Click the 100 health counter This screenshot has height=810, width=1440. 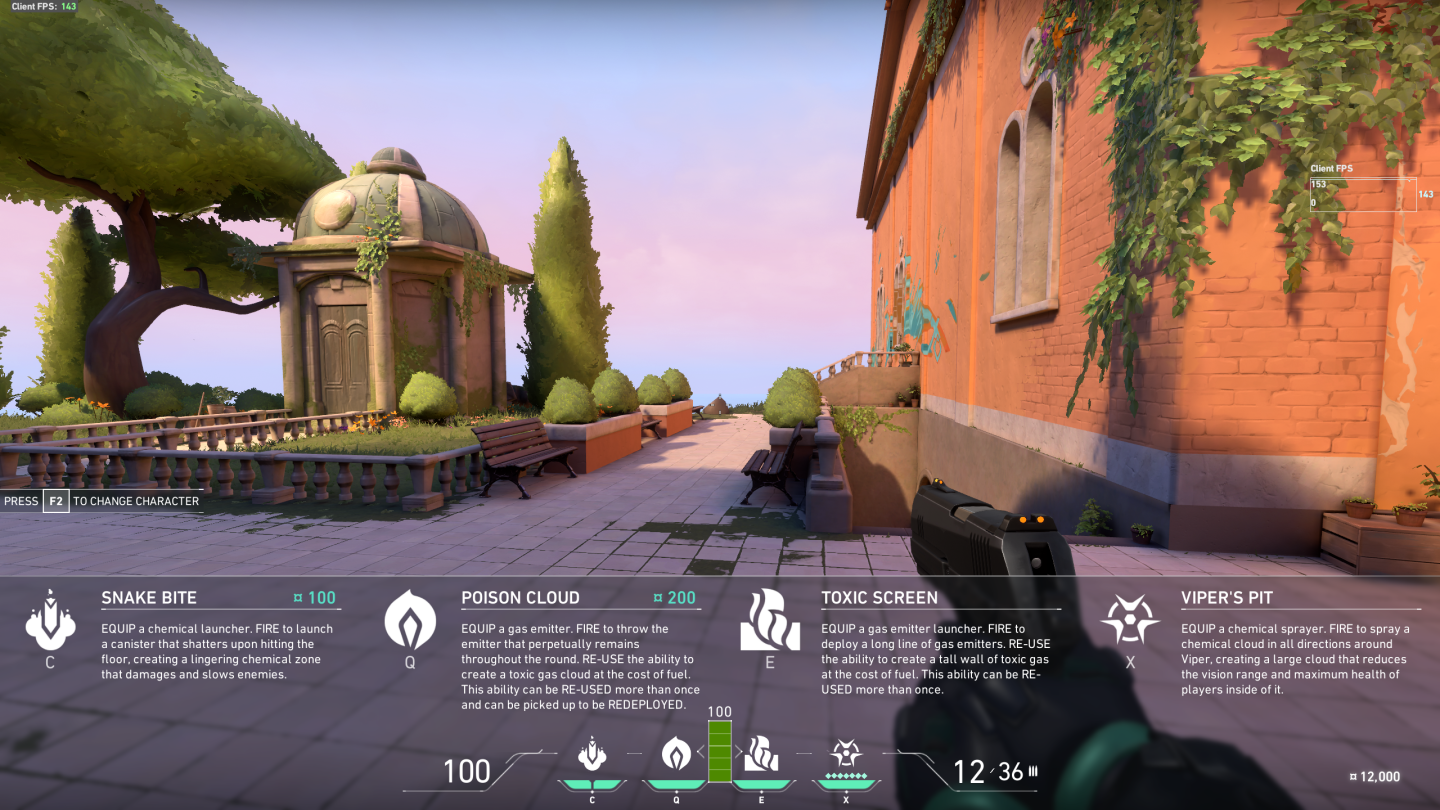tap(466, 771)
